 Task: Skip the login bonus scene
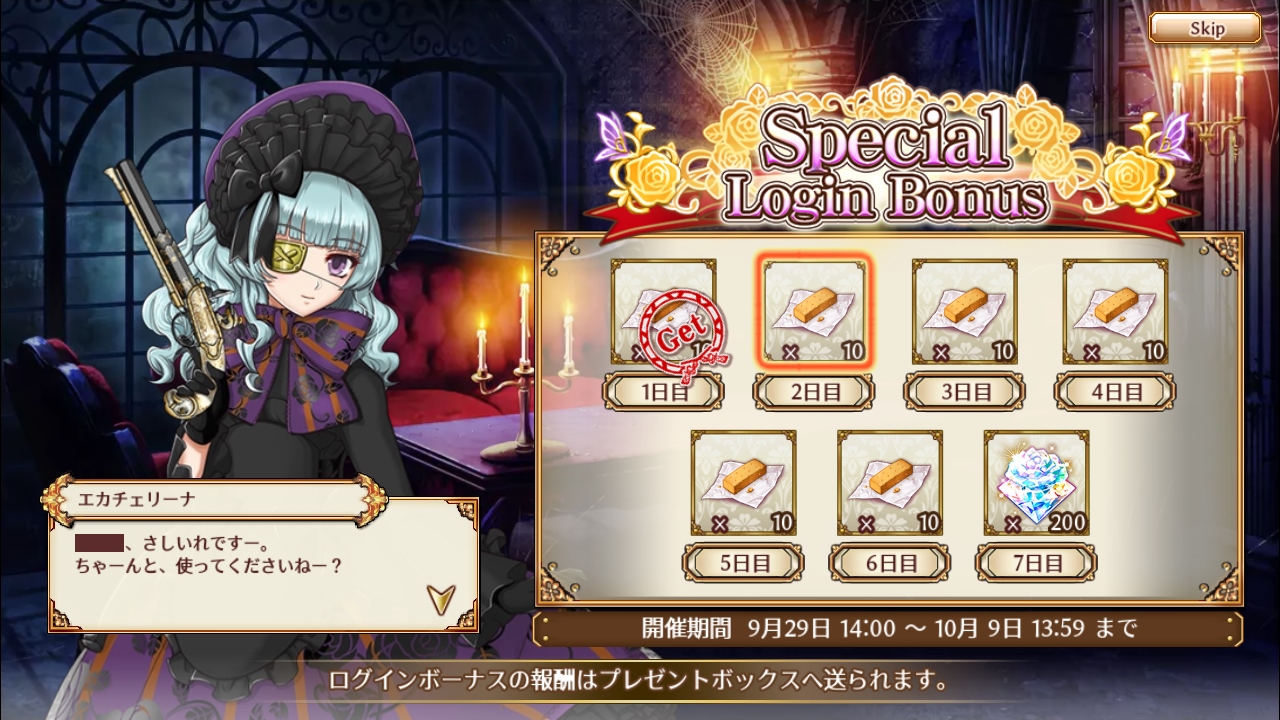[1204, 28]
